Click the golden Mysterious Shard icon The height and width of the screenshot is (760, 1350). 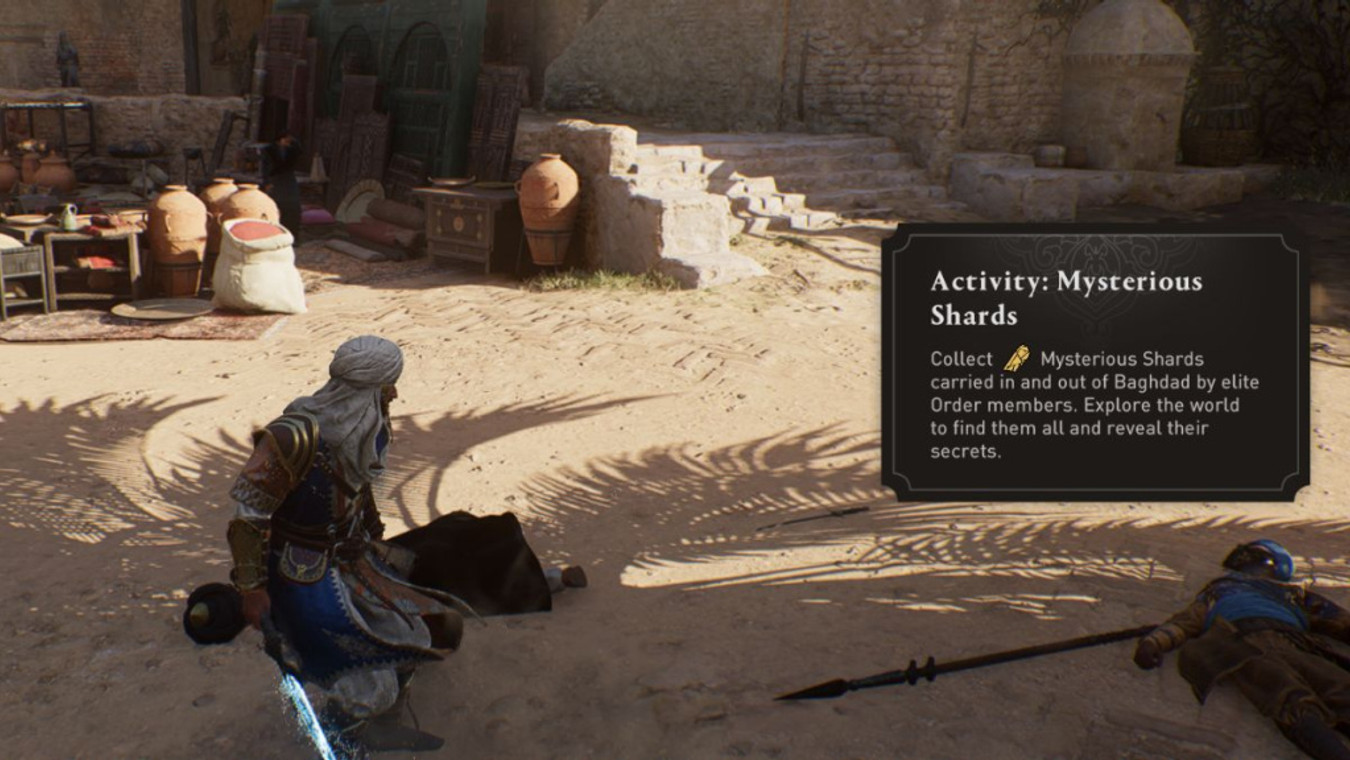(1017, 358)
